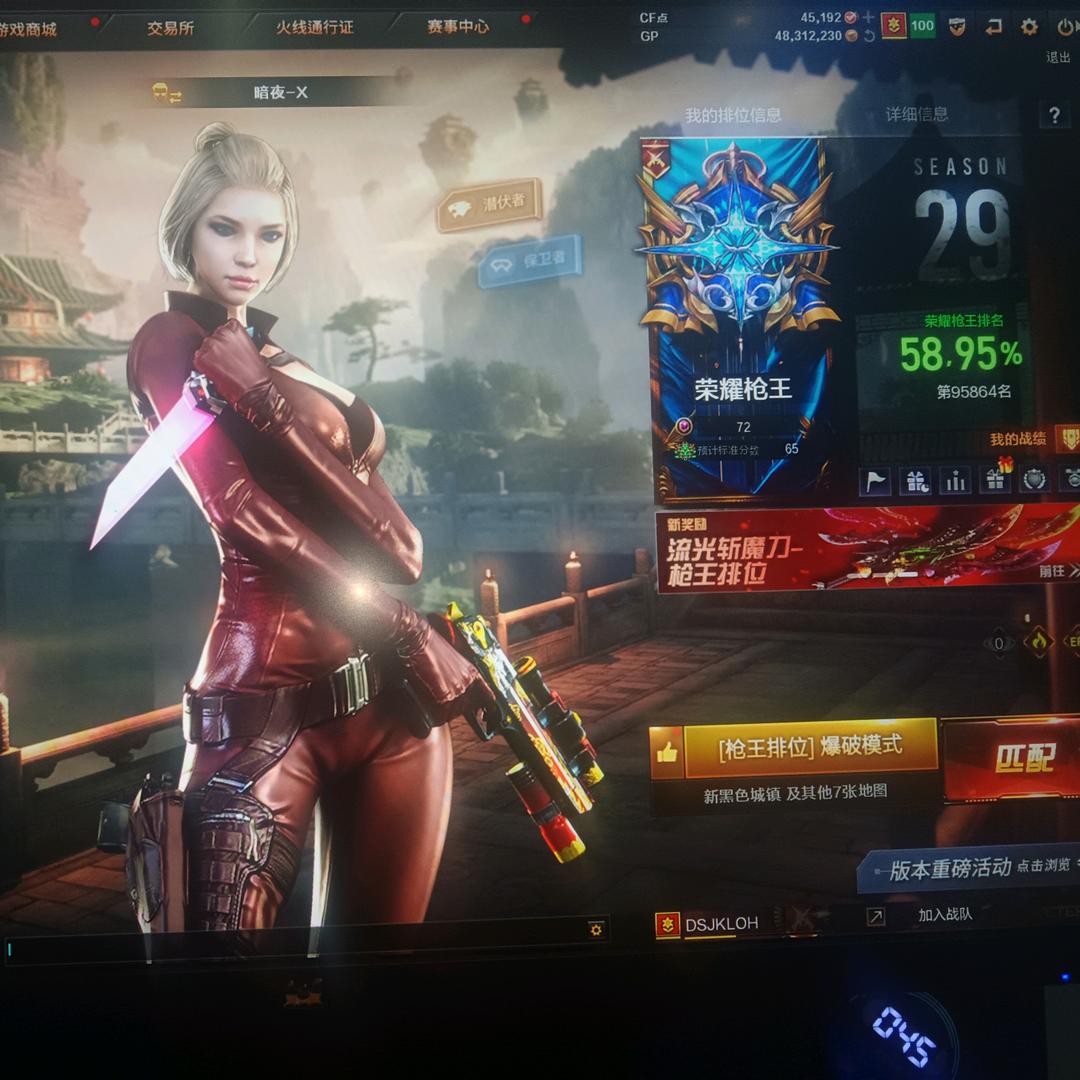Click 加入战队 to join a clan

tap(944, 915)
